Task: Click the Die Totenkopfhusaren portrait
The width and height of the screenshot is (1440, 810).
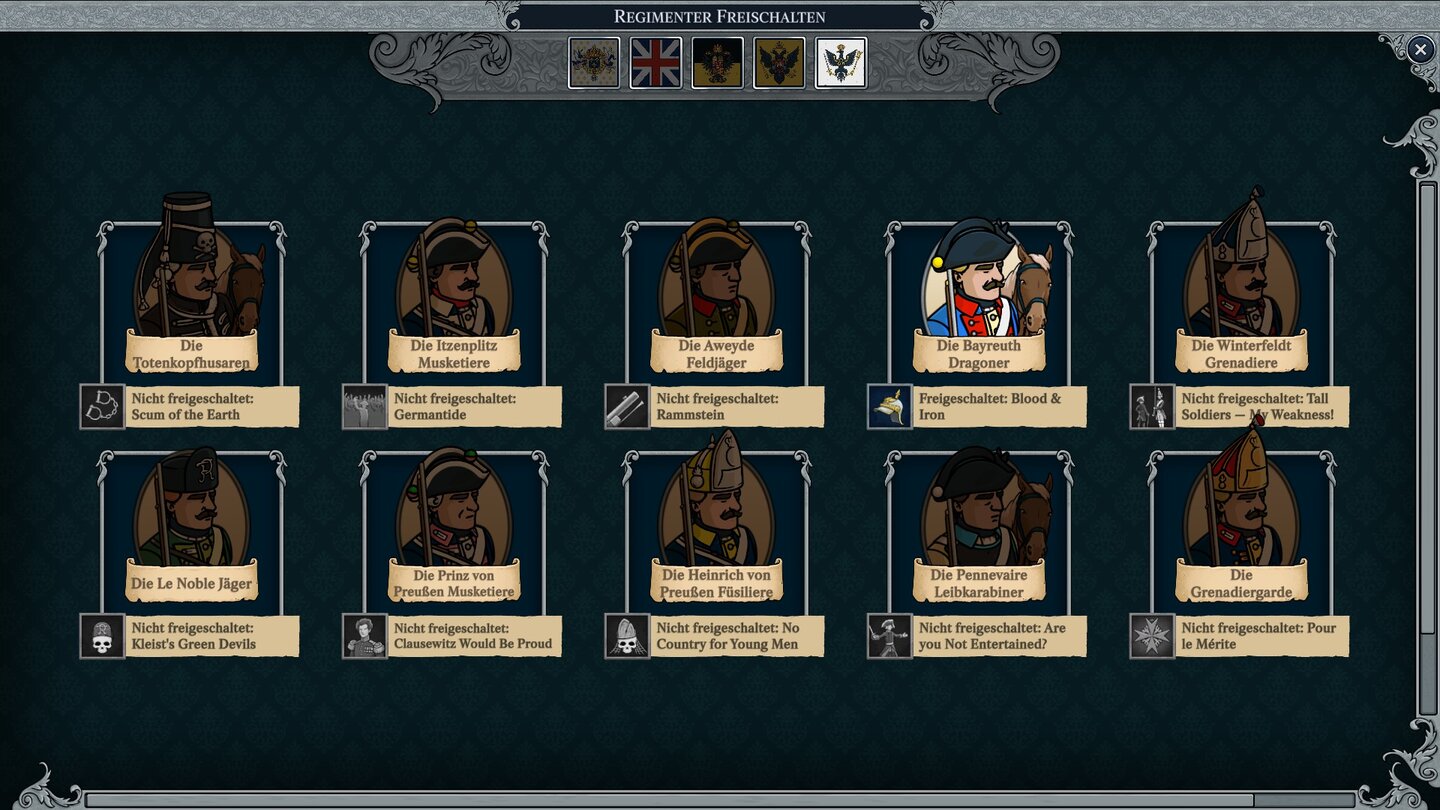Action: [x=192, y=290]
